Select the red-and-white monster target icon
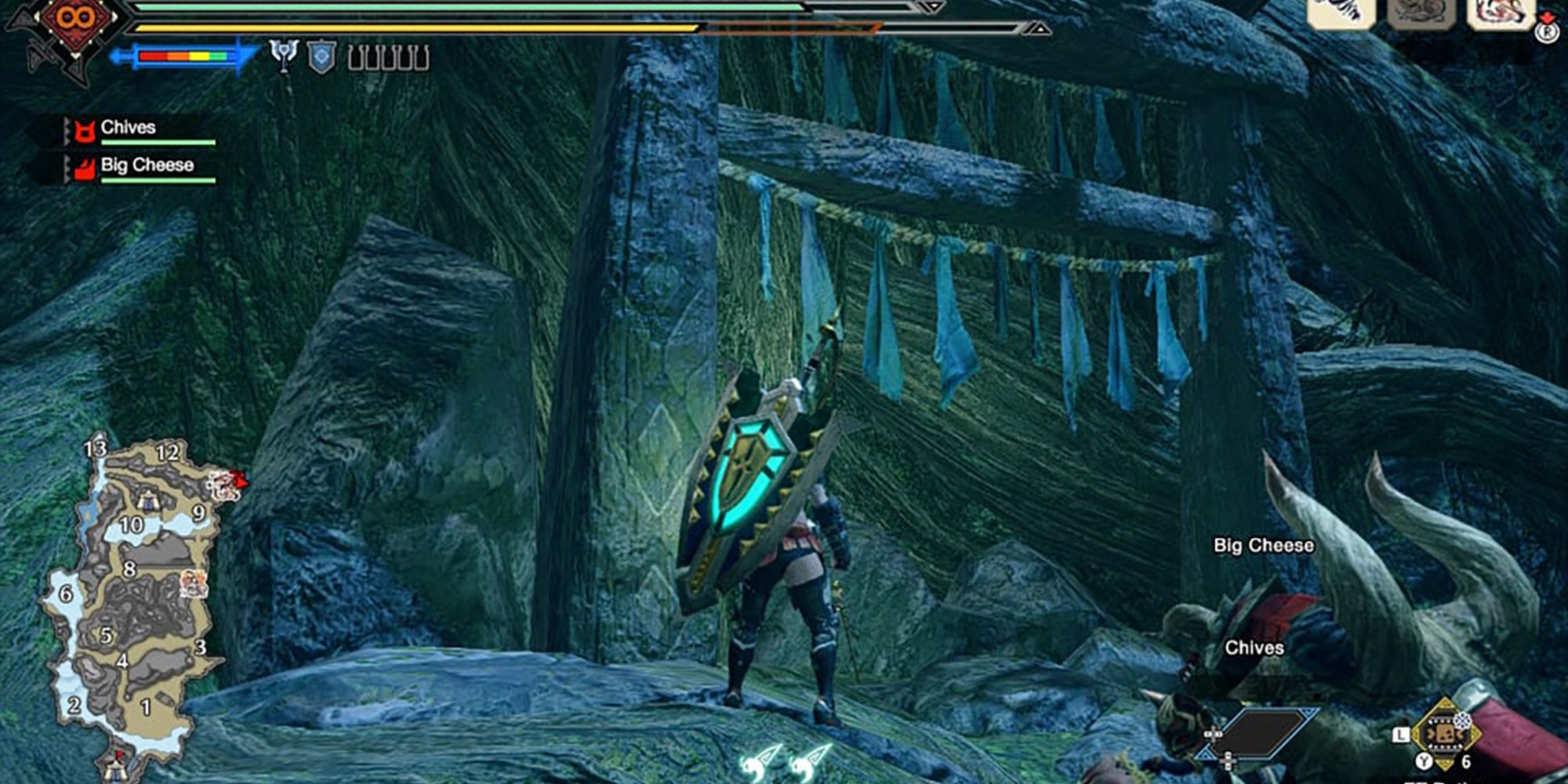 click(x=1499, y=14)
